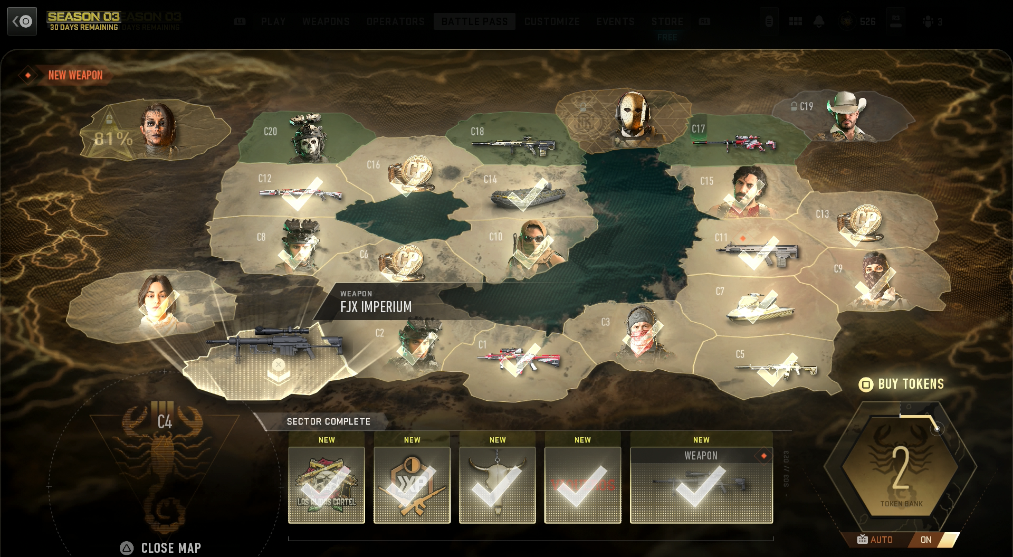The height and width of the screenshot is (557, 1013).
Task: Switch to the Customize tab
Action: 551,21
